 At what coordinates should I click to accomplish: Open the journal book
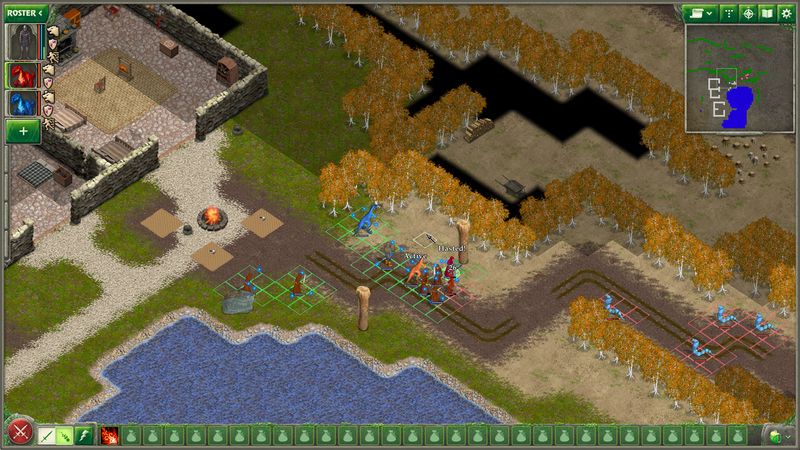(767, 13)
